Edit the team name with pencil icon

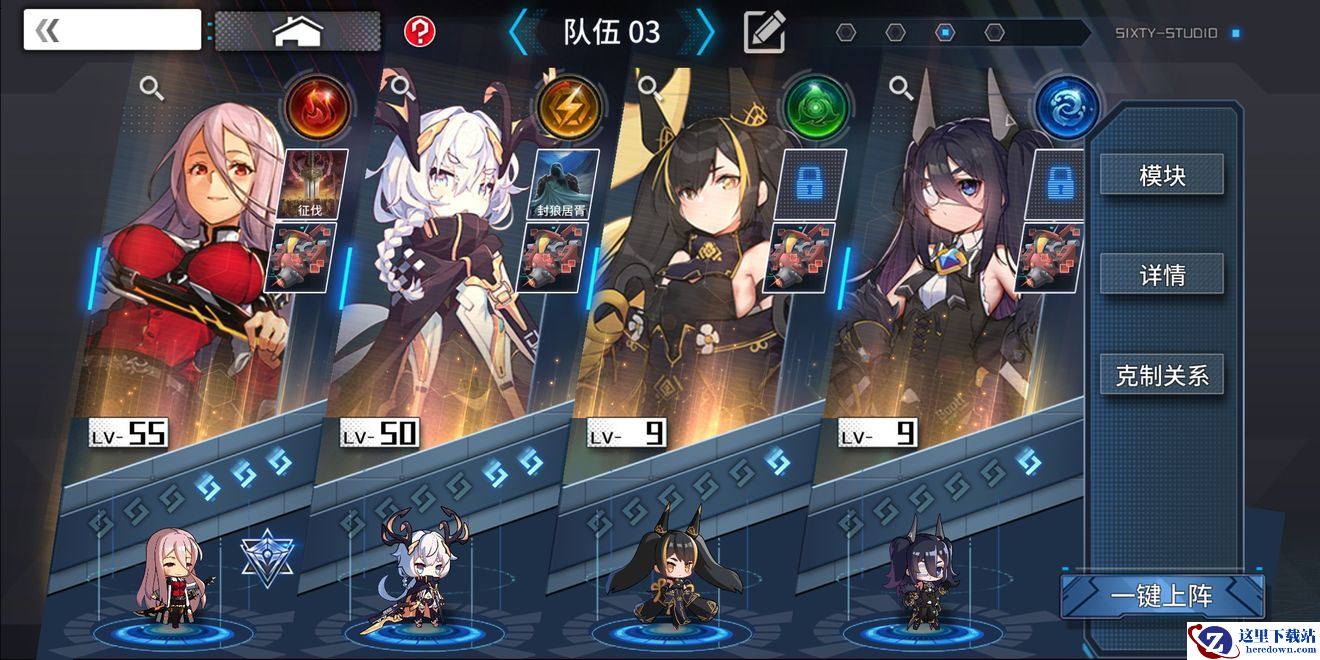[x=765, y=32]
